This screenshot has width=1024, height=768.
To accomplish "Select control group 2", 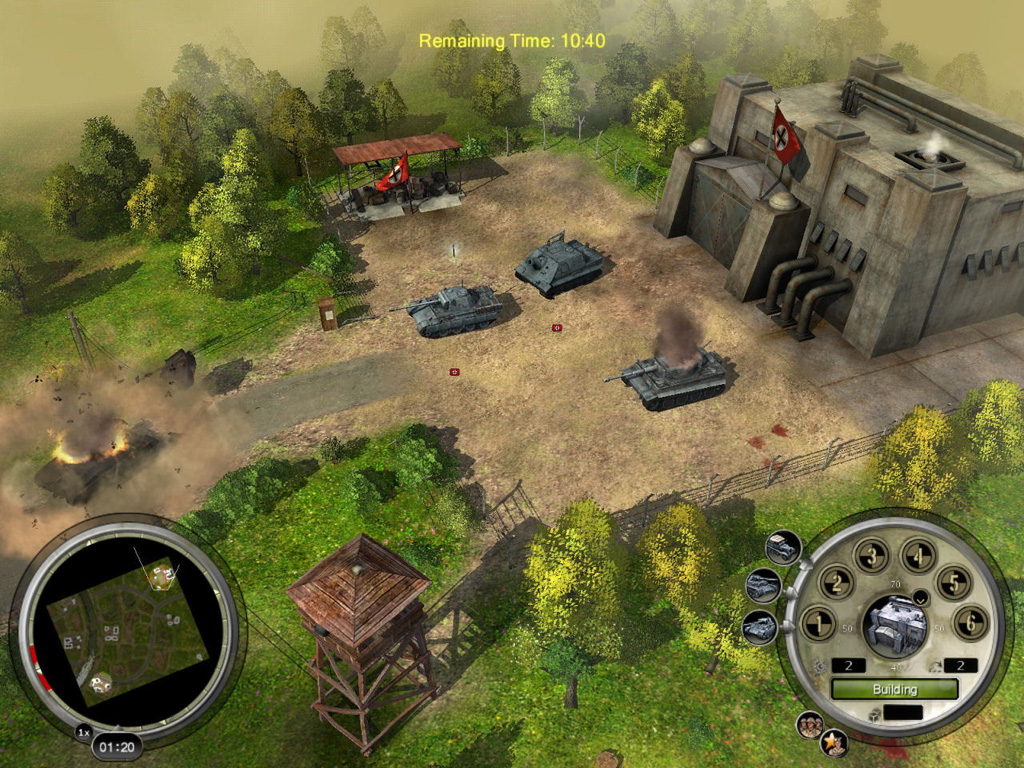I will click(836, 581).
